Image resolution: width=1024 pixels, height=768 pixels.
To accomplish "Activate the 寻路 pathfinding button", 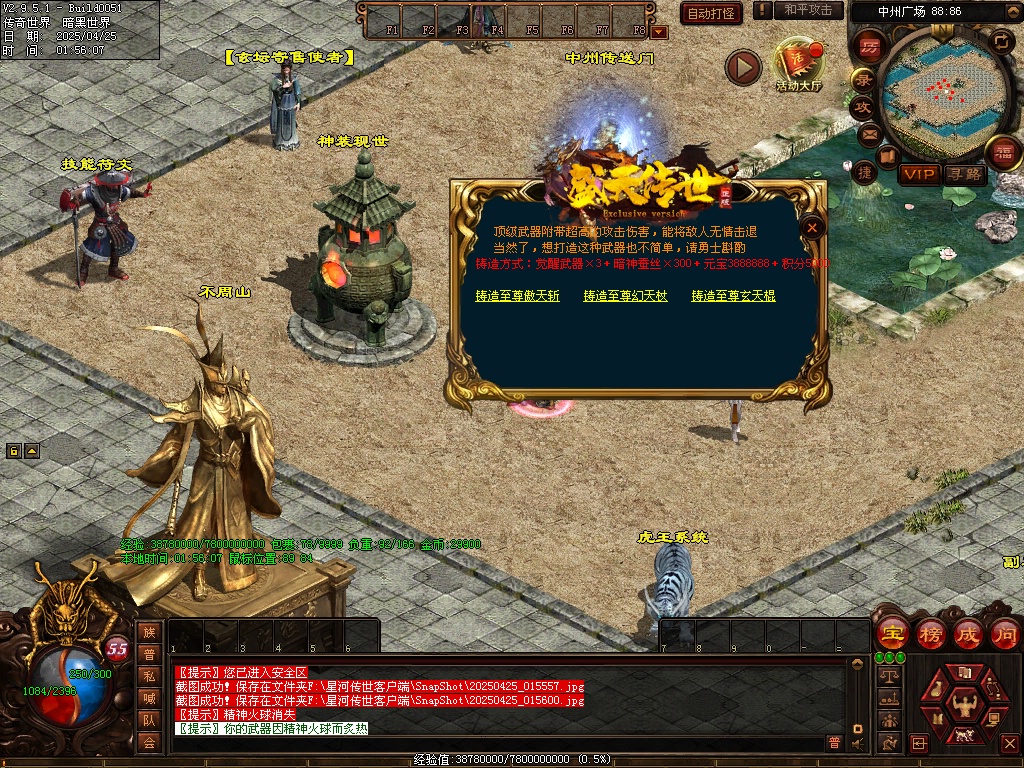I will (965, 174).
